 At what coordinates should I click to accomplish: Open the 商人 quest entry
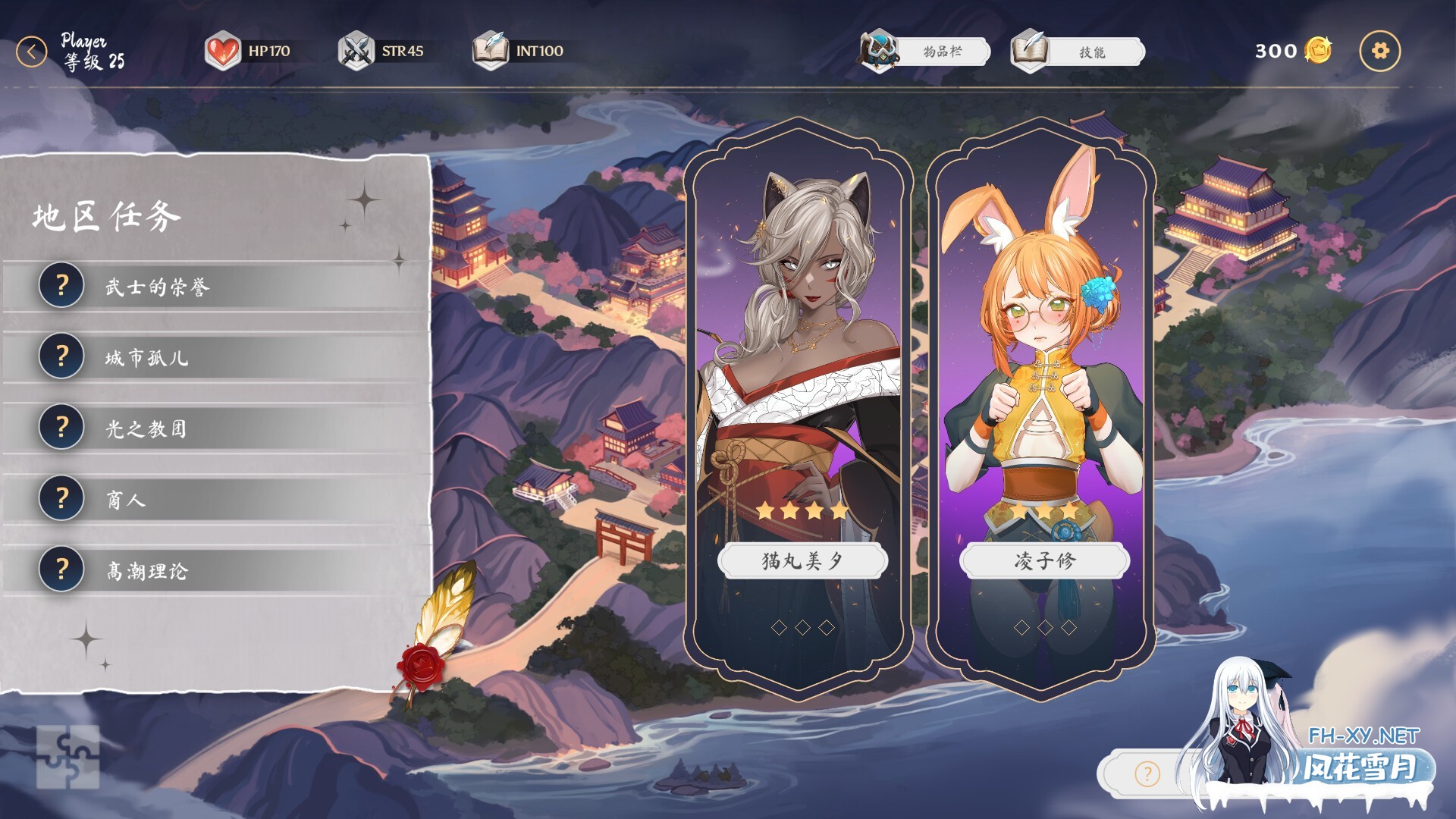pyautogui.click(x=216, y=499)
